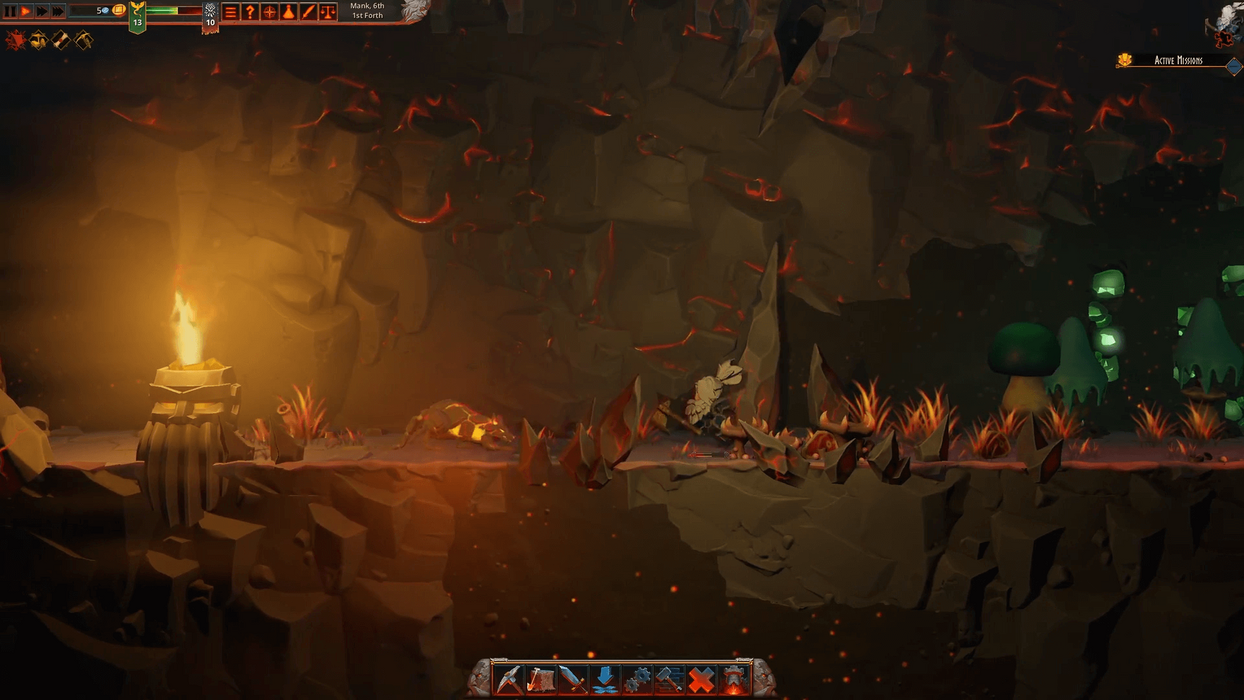Set game speed to normal play
This screenshot has height=700, width=1244.
26,11
